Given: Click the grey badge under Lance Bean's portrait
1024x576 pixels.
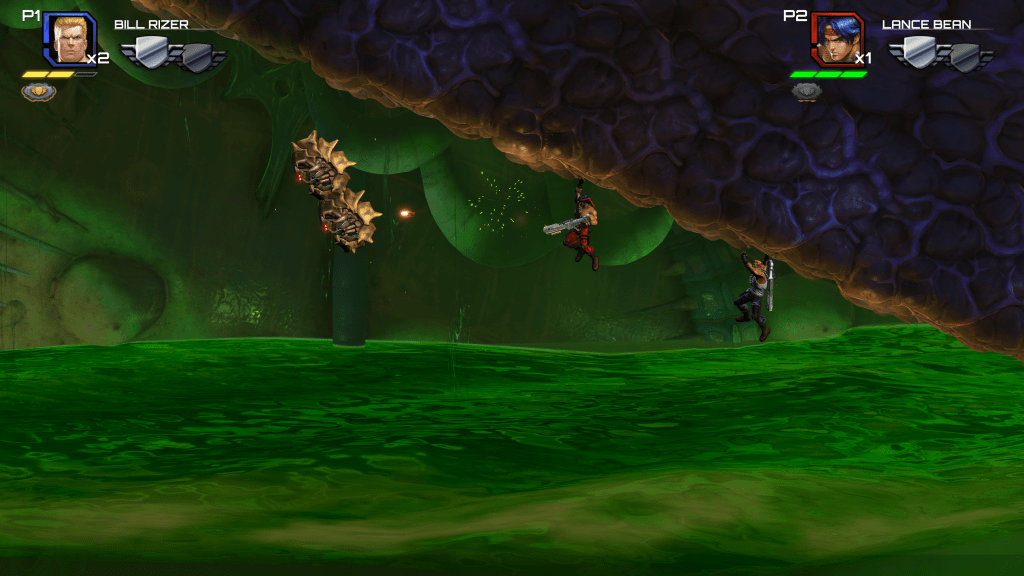Looking at the screenshot, I should click(807, 92).
